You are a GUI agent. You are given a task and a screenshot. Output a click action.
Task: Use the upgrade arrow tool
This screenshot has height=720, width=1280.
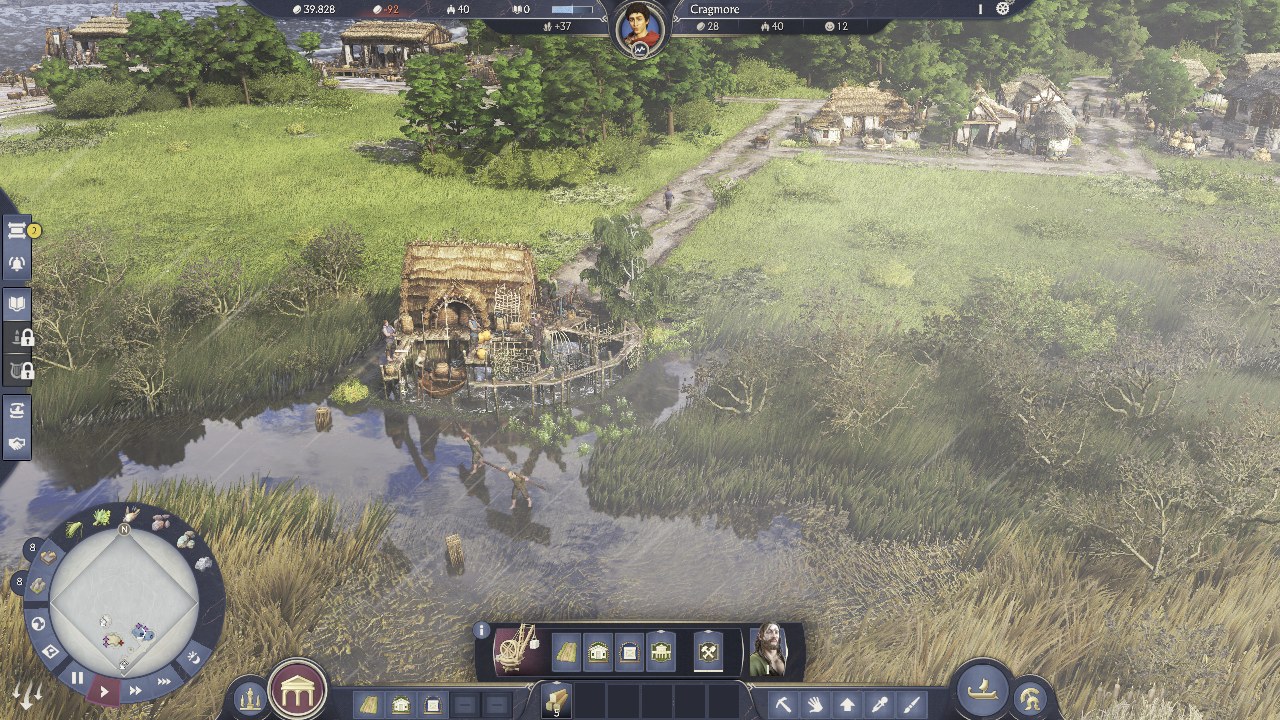tap(847, 704)
